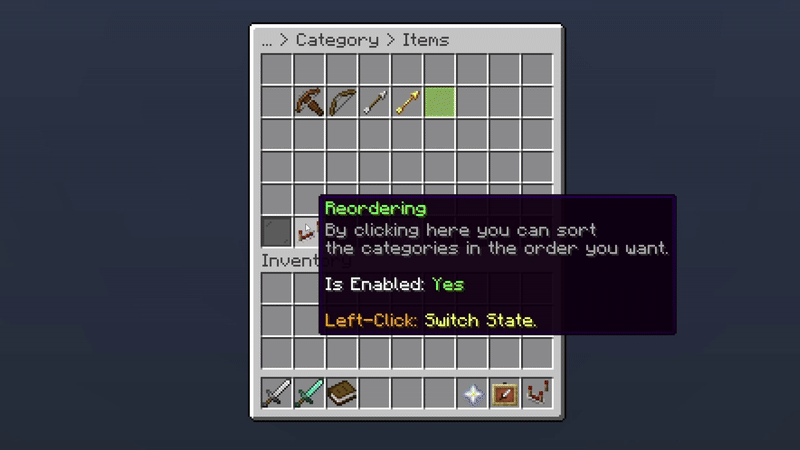Toggle the Reordering button

[x=307, y=232]
